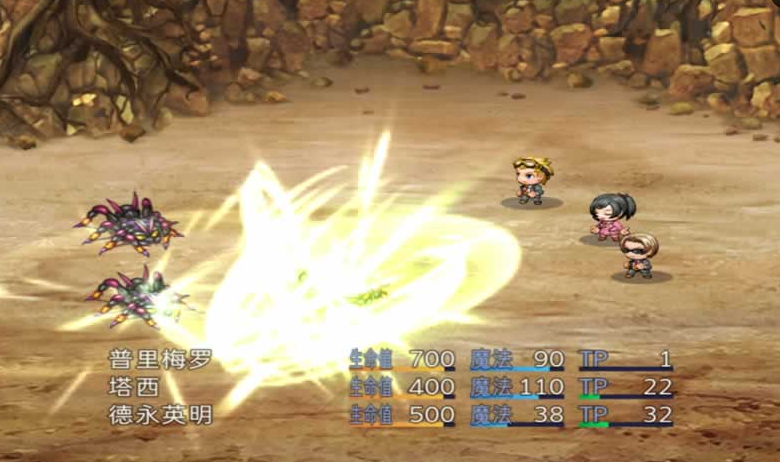Screen dimensions: 780x462
Task: Pick 德永英明 from the party status rows
Action: point(160,414)
